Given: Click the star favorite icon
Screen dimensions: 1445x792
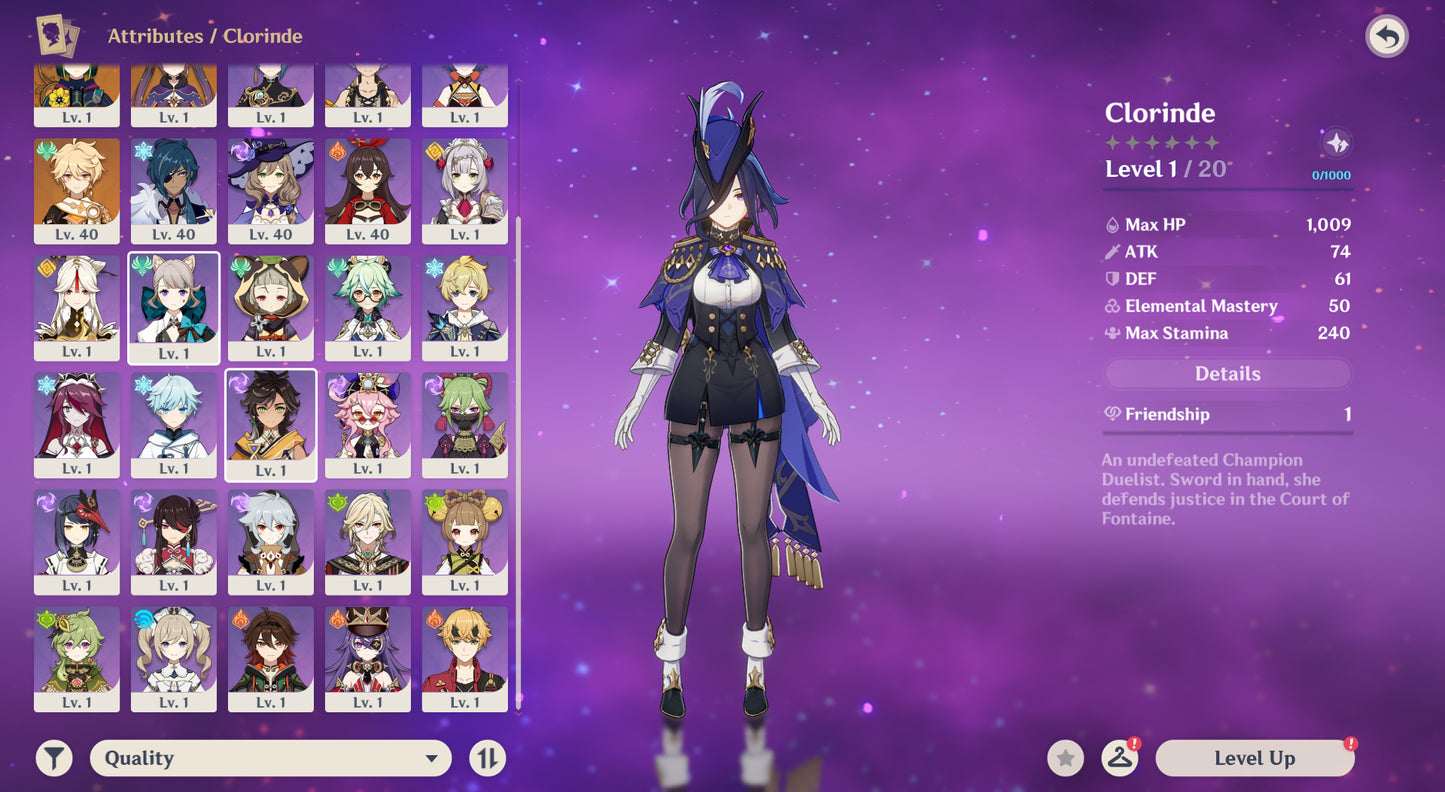Looking at the screenshot, I should coord(1065,758).
